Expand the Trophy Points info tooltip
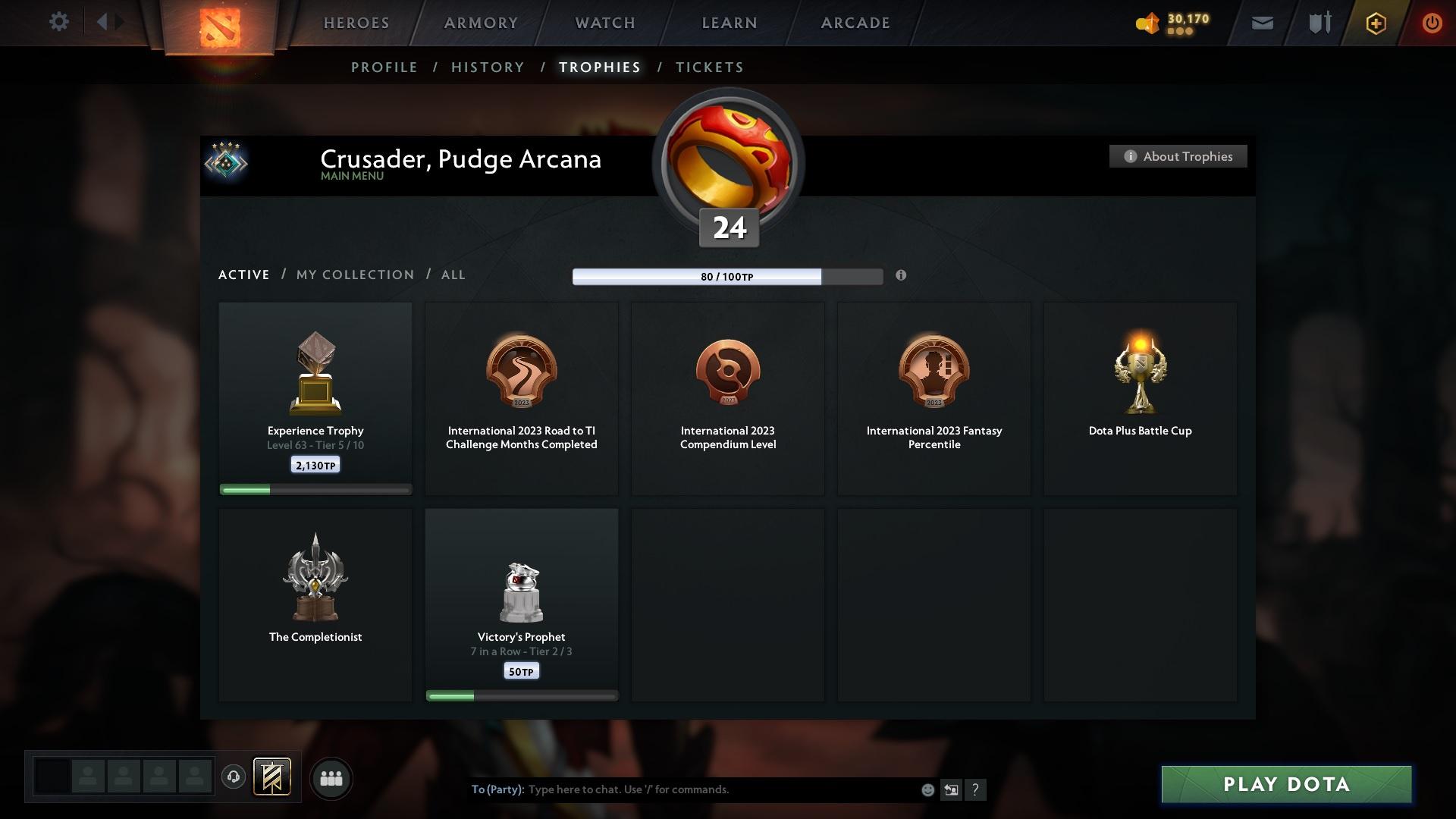The width and height of the screenshot is (1456, 819). 902,276
